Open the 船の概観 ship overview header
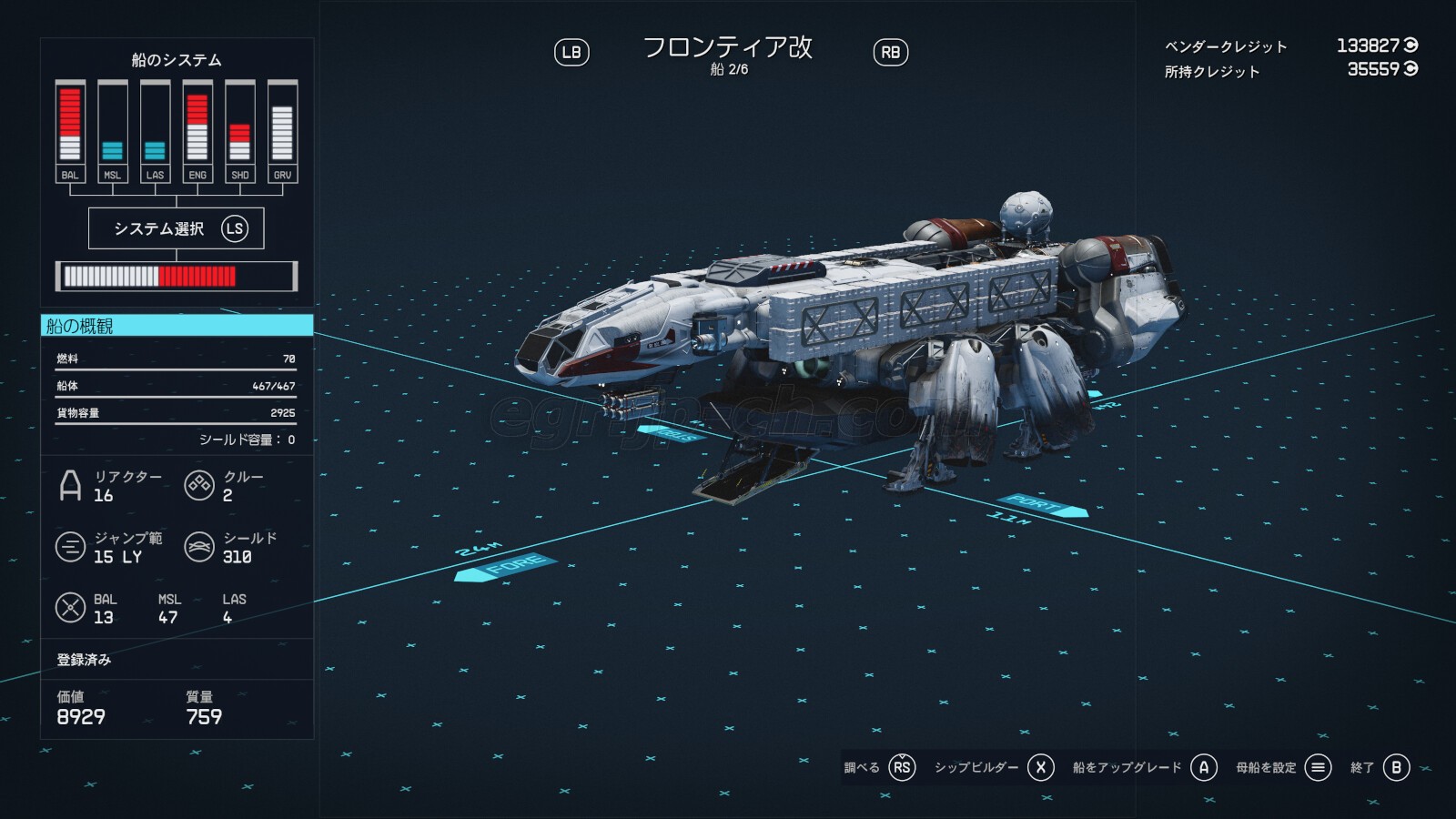 (x=177, y=326)
